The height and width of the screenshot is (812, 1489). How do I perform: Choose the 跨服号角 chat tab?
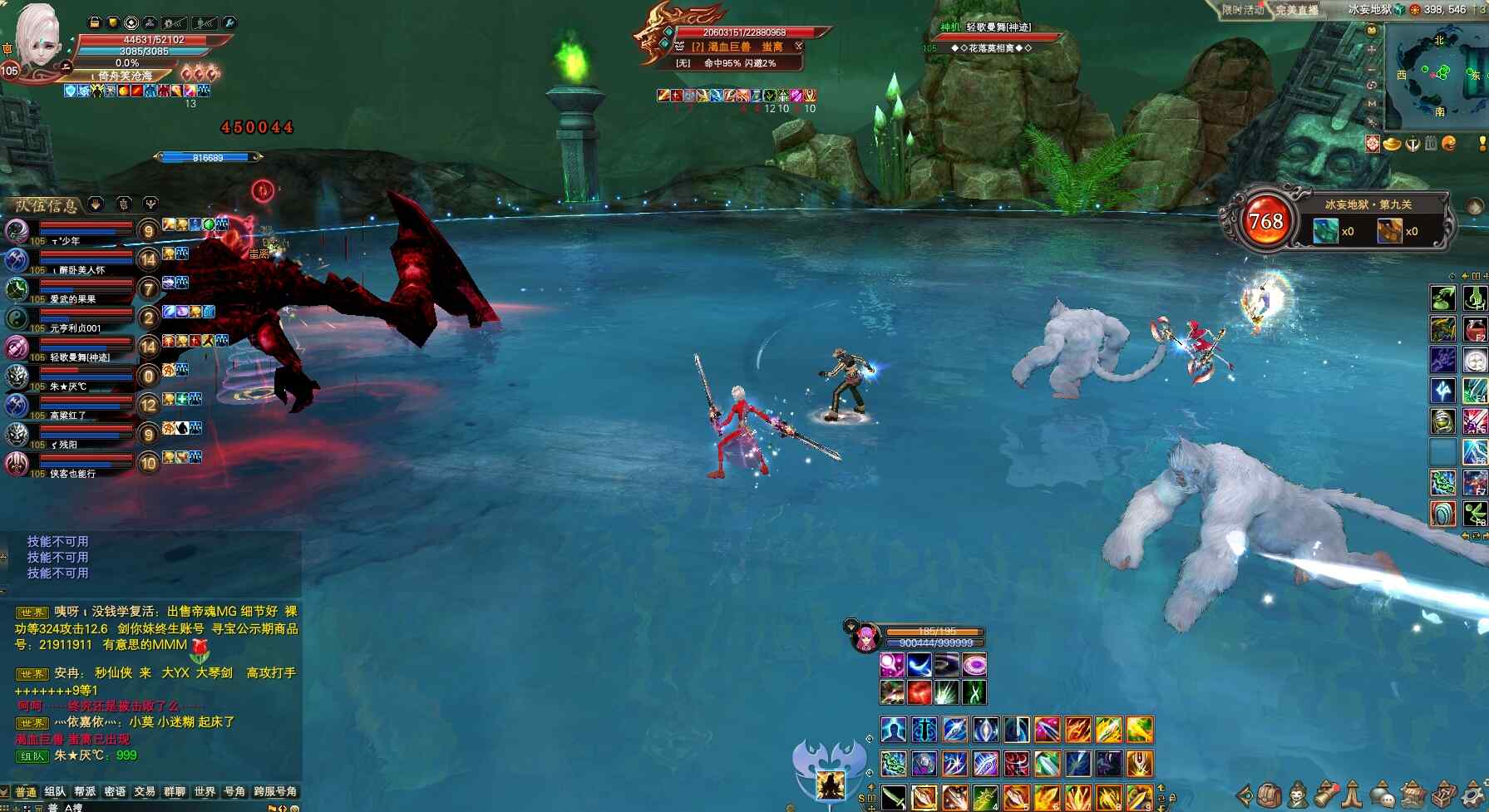(275, 791)
